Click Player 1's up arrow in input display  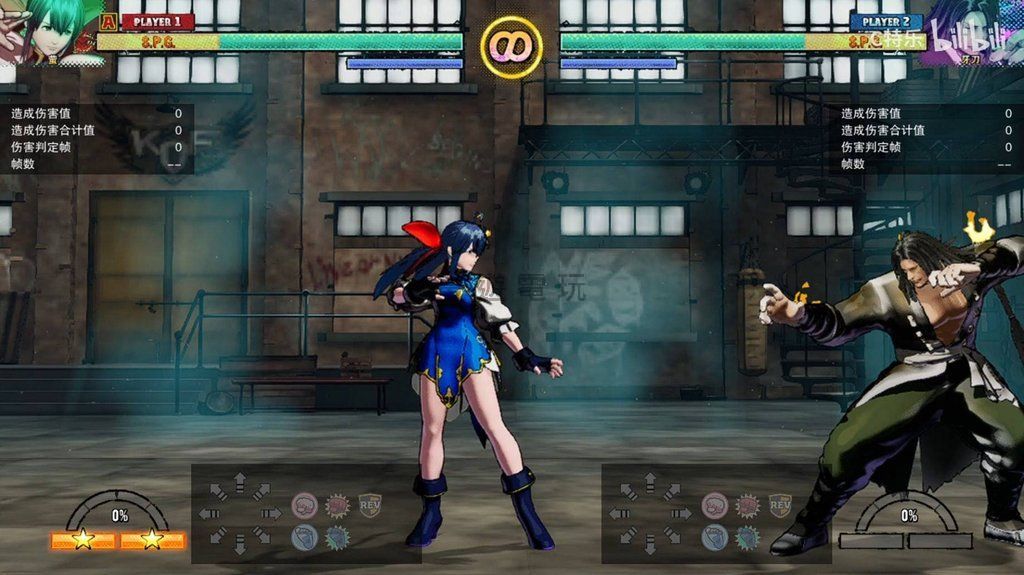click(x=239, y=484)
